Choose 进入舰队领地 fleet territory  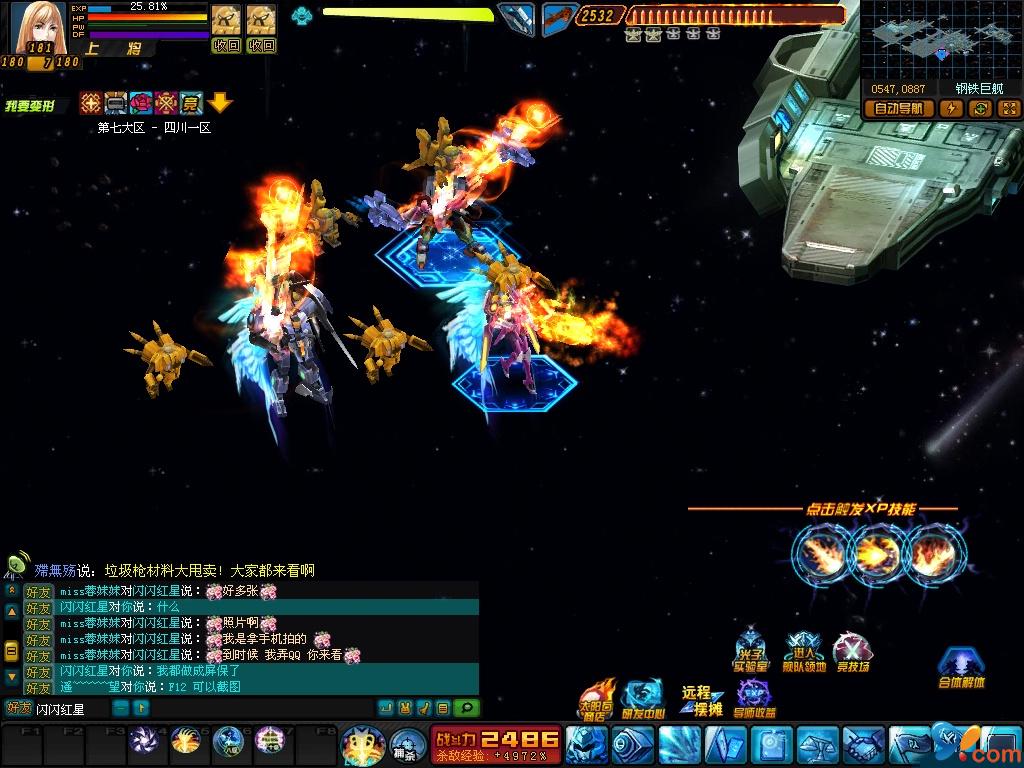pos(803,652)
